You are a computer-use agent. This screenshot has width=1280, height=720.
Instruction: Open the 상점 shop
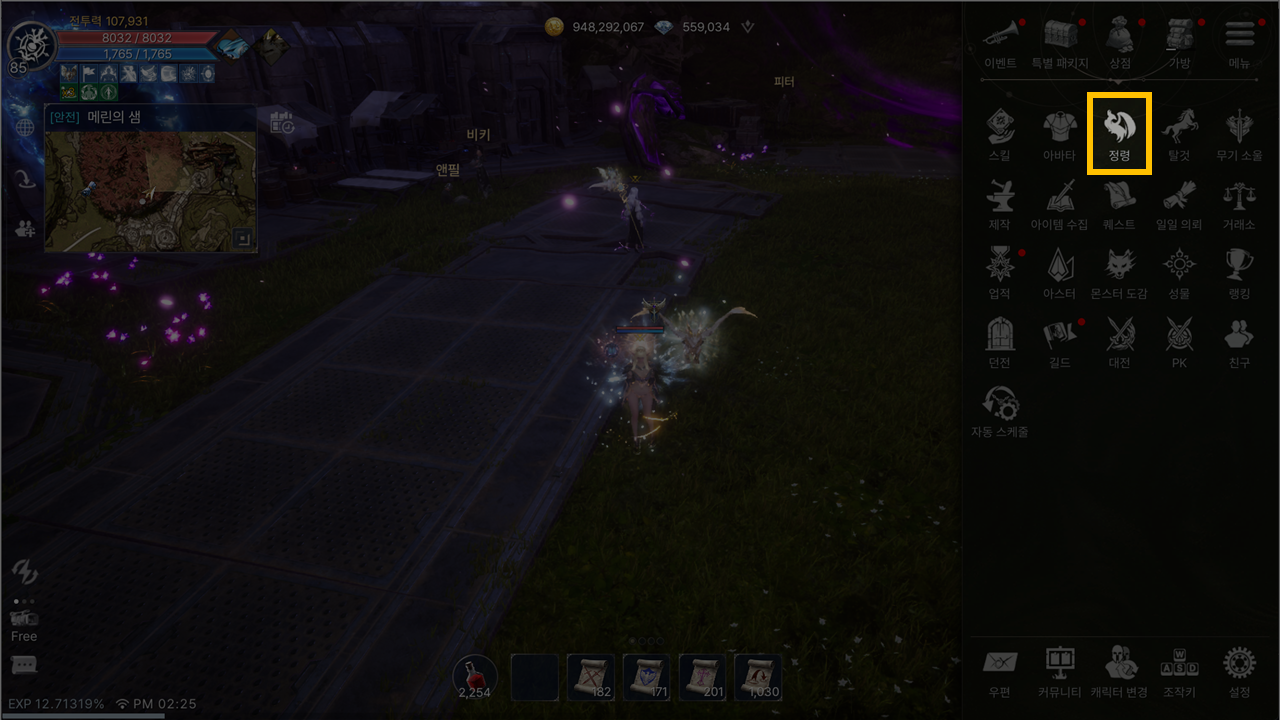point(1119,40)
